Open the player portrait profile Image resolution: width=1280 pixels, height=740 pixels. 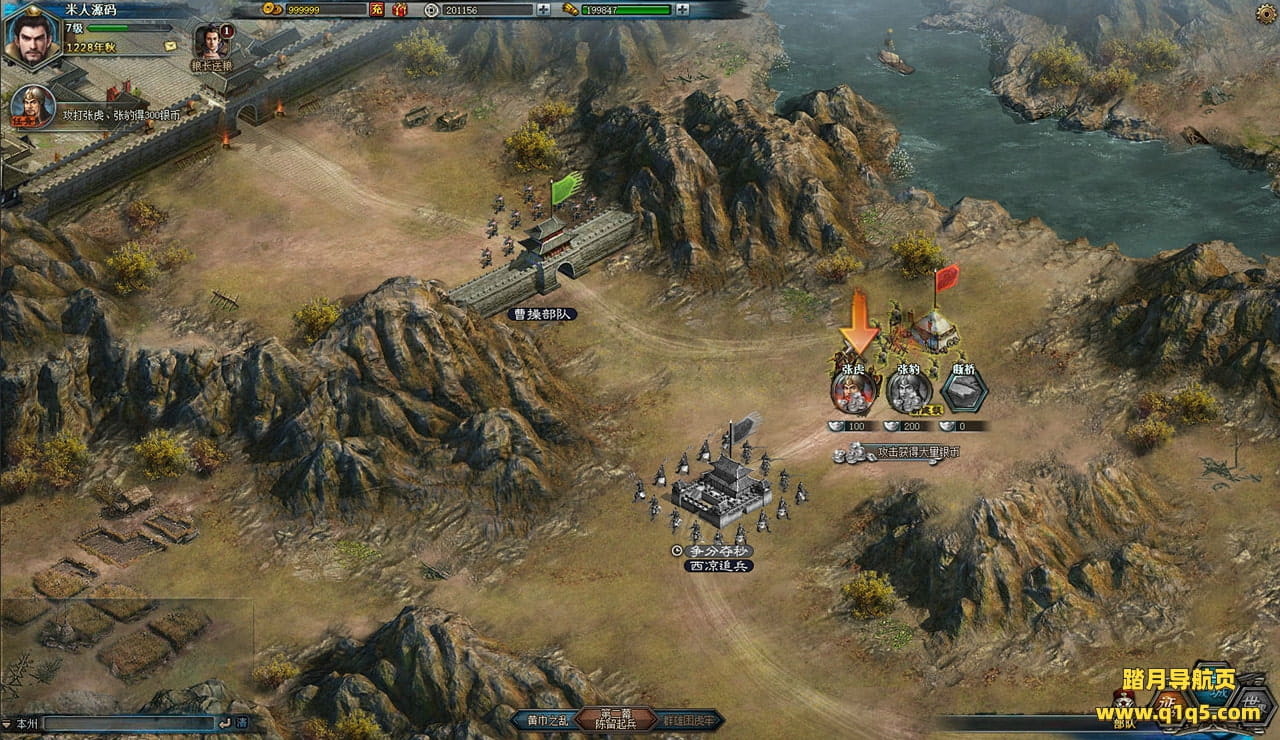click(32, 38)
